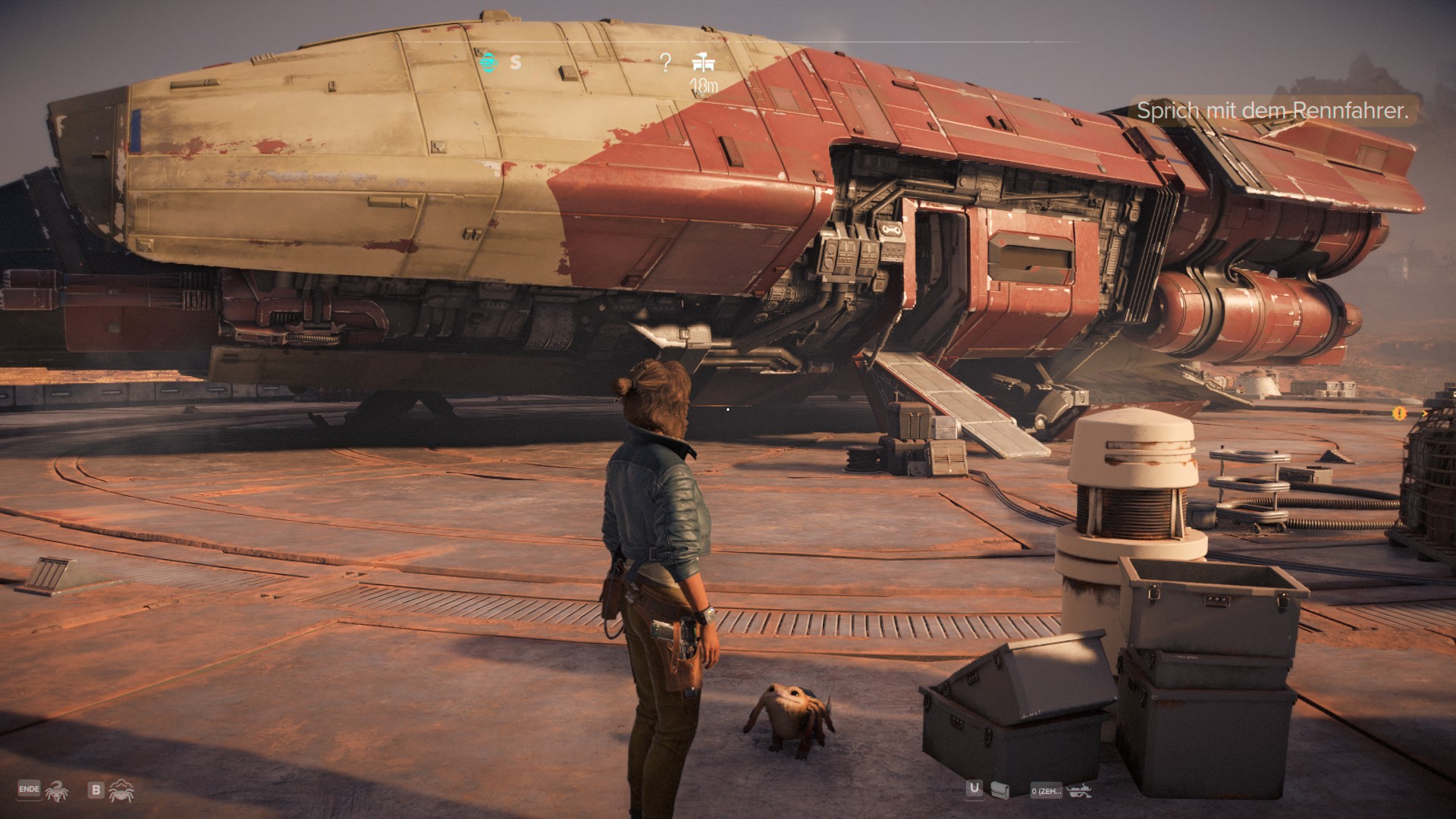
Task: Open the pouch inventory icon
Action: tap(1000, 790)
